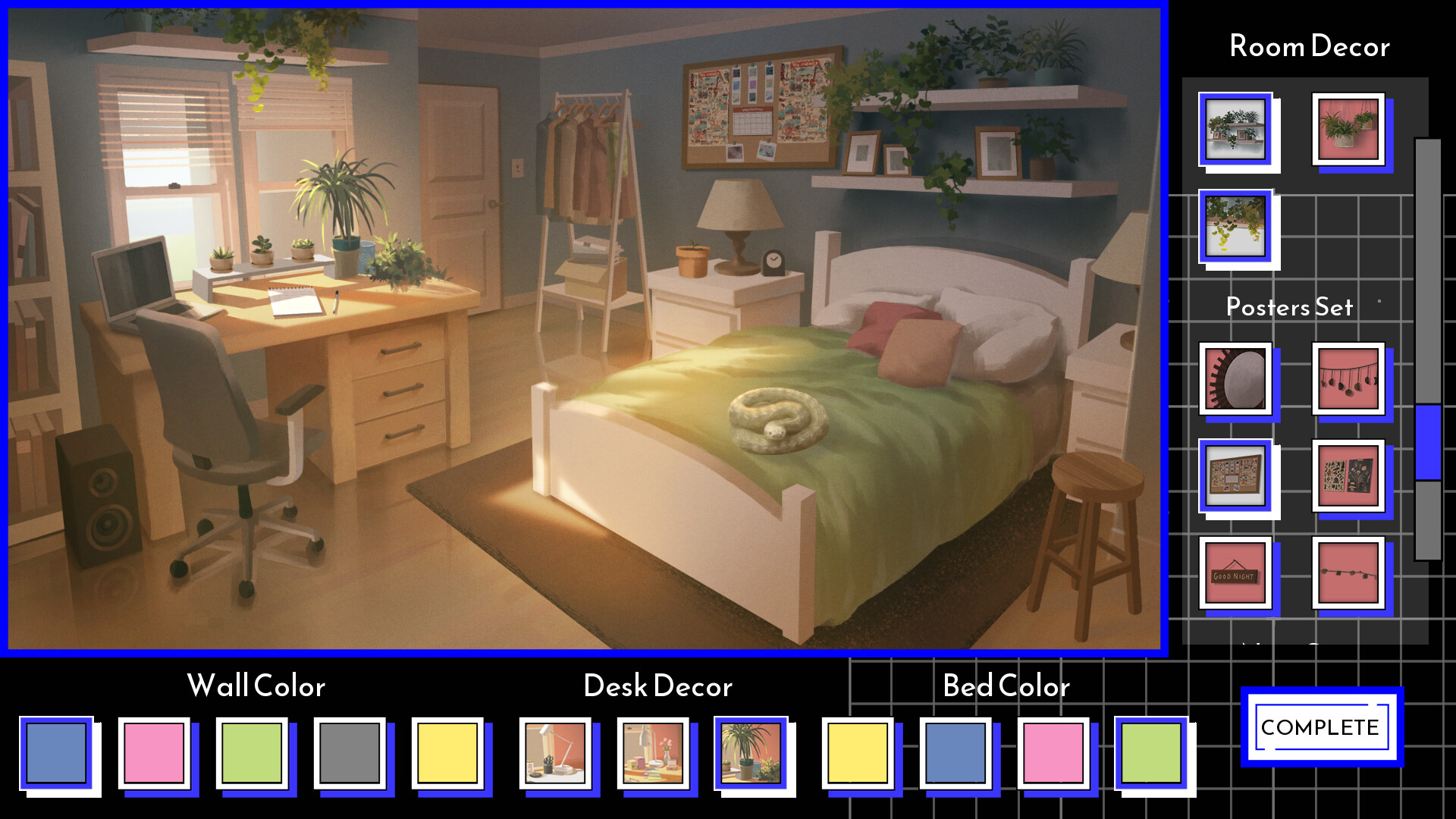Click the Room Decor section label

(x=1310, y=47)
